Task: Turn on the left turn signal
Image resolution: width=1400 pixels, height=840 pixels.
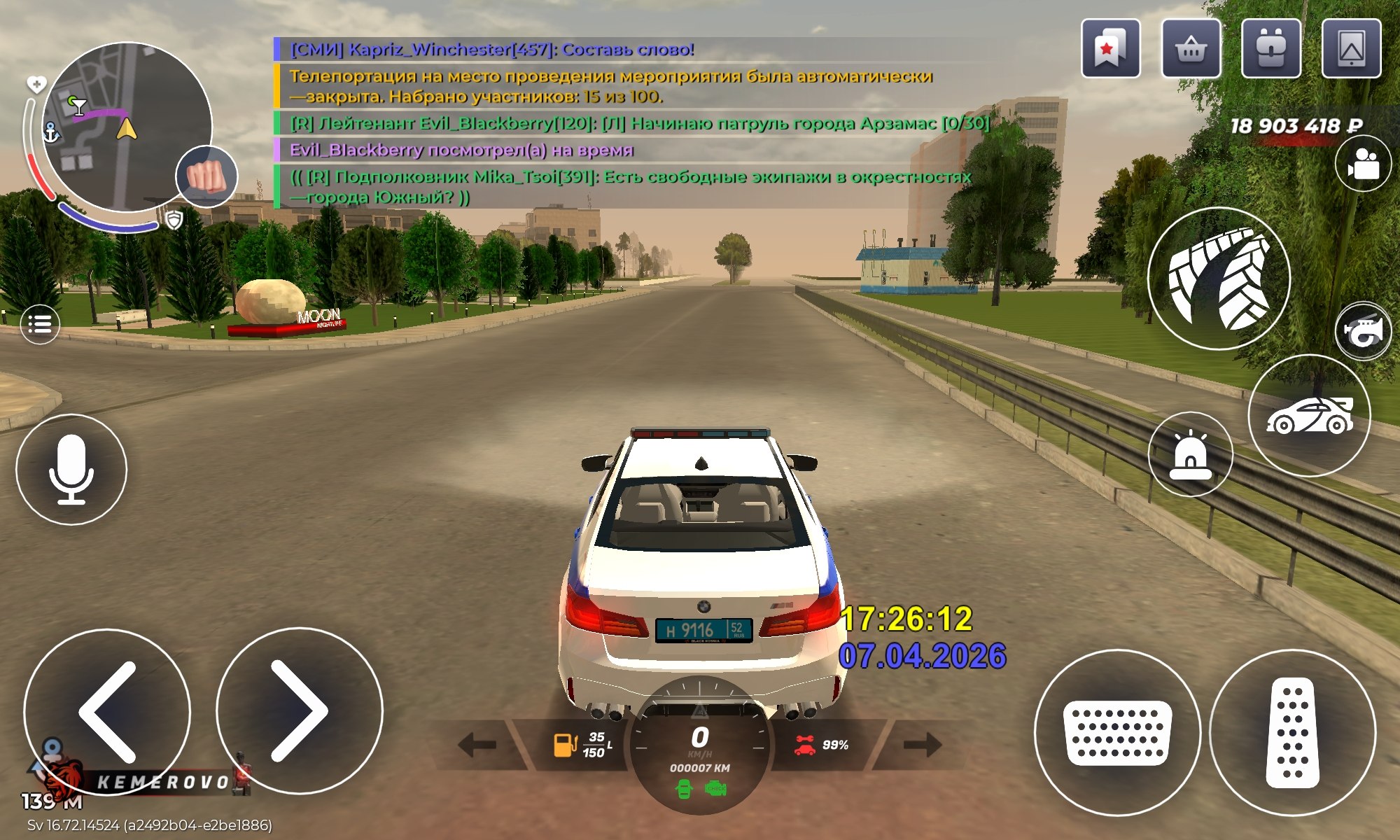Action: (x=477, y=745)
